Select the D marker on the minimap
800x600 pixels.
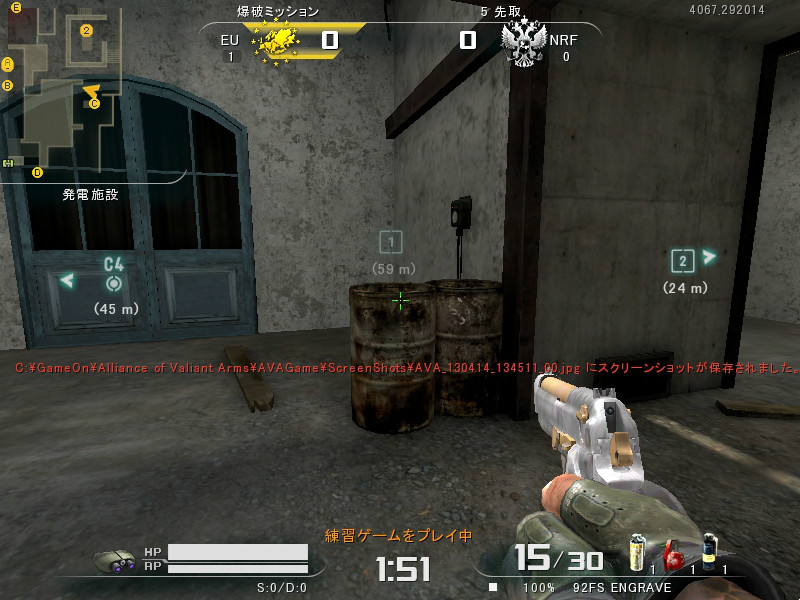pyautogui.click(x=38, y=172)
